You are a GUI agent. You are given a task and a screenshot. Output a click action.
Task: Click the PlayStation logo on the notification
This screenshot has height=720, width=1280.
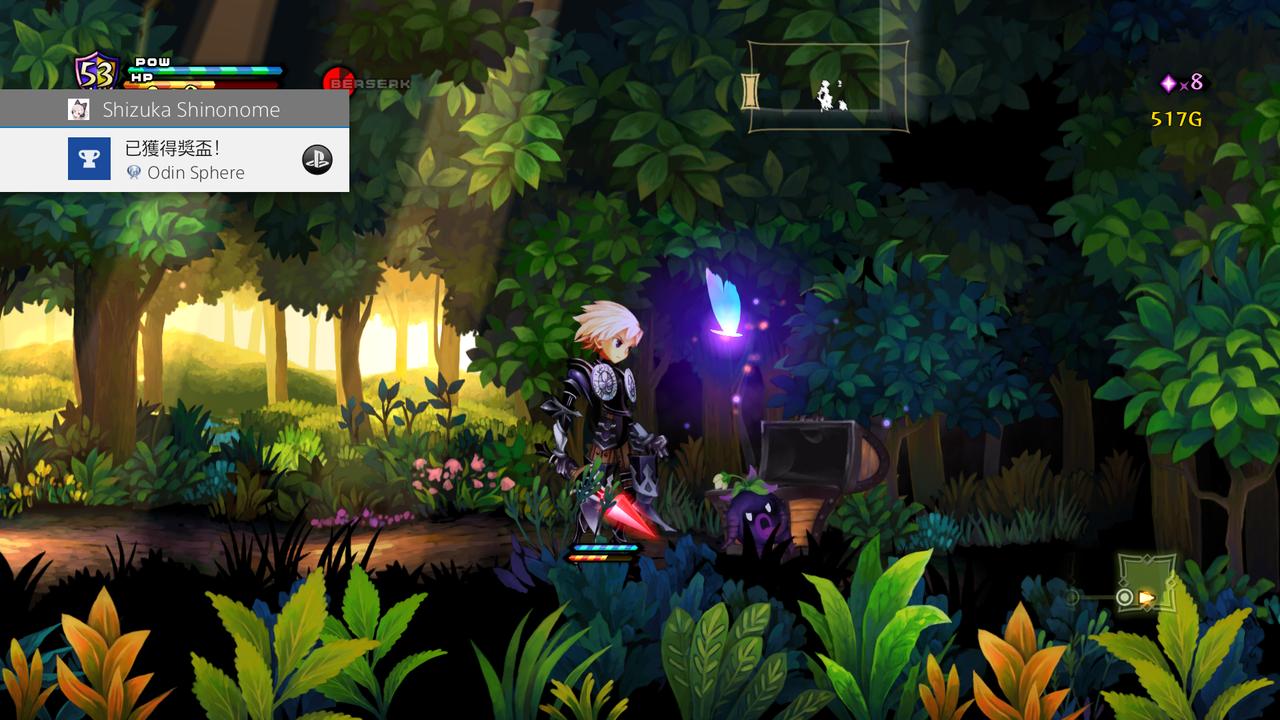[318, 160]
